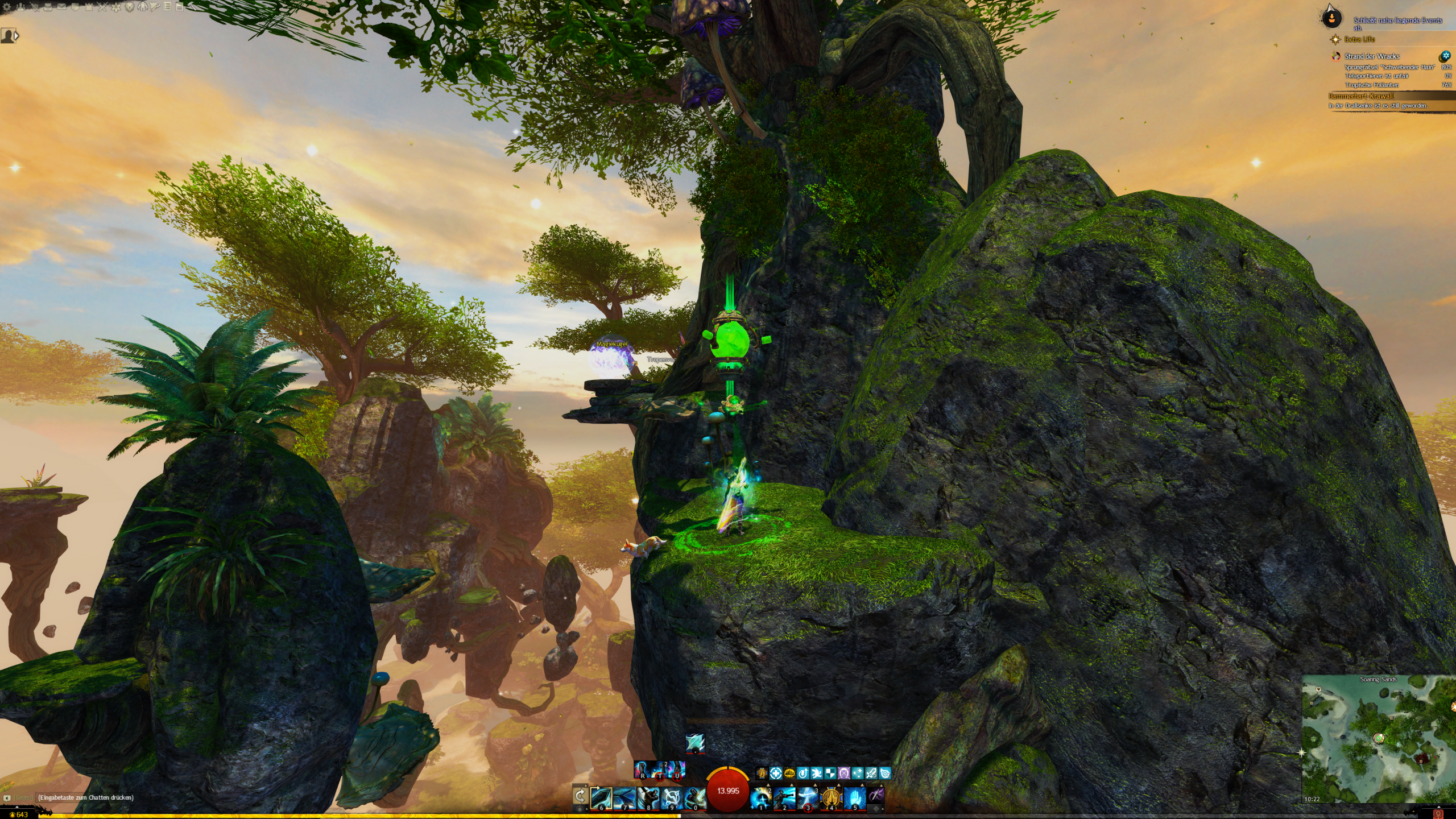Screen dimensions: 1456x819
Task: Open the crossed swords PvP icon
Action: tap(102, 7)
